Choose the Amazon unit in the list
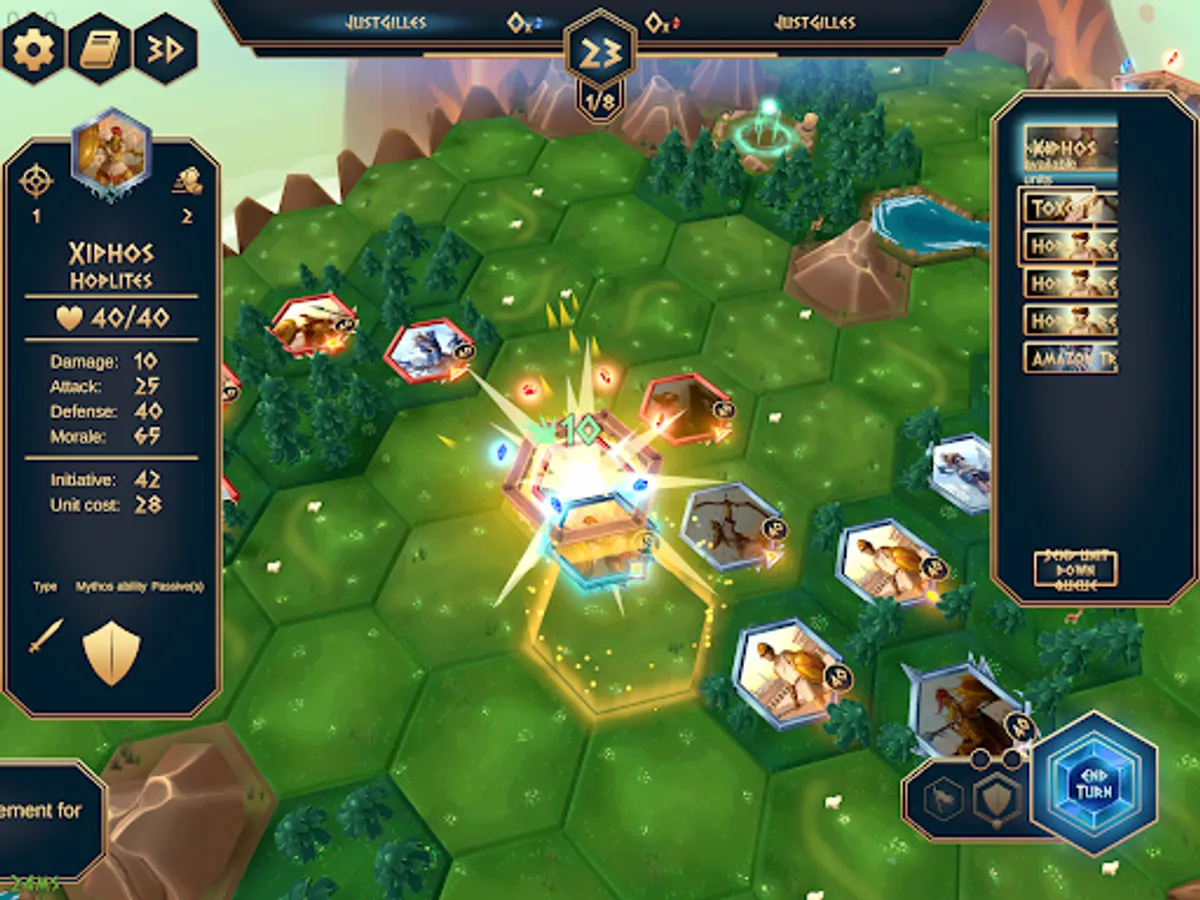The width and height of the screenshot is (1200, 900). (1070, 357)
